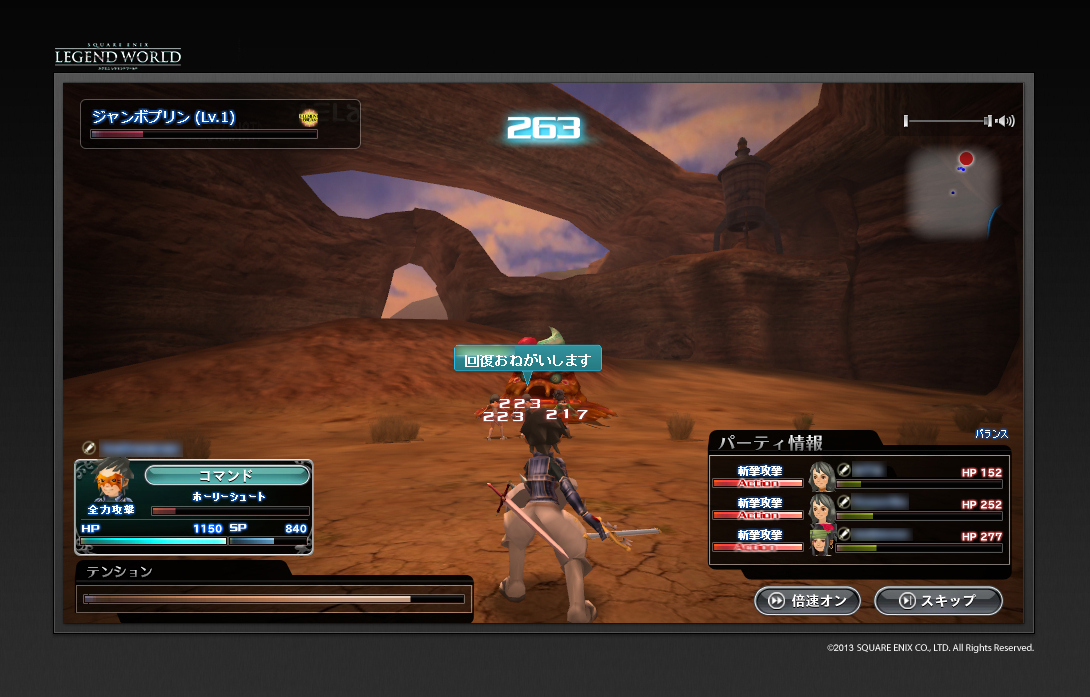Click the volume slider handle

tap(988, 121)
